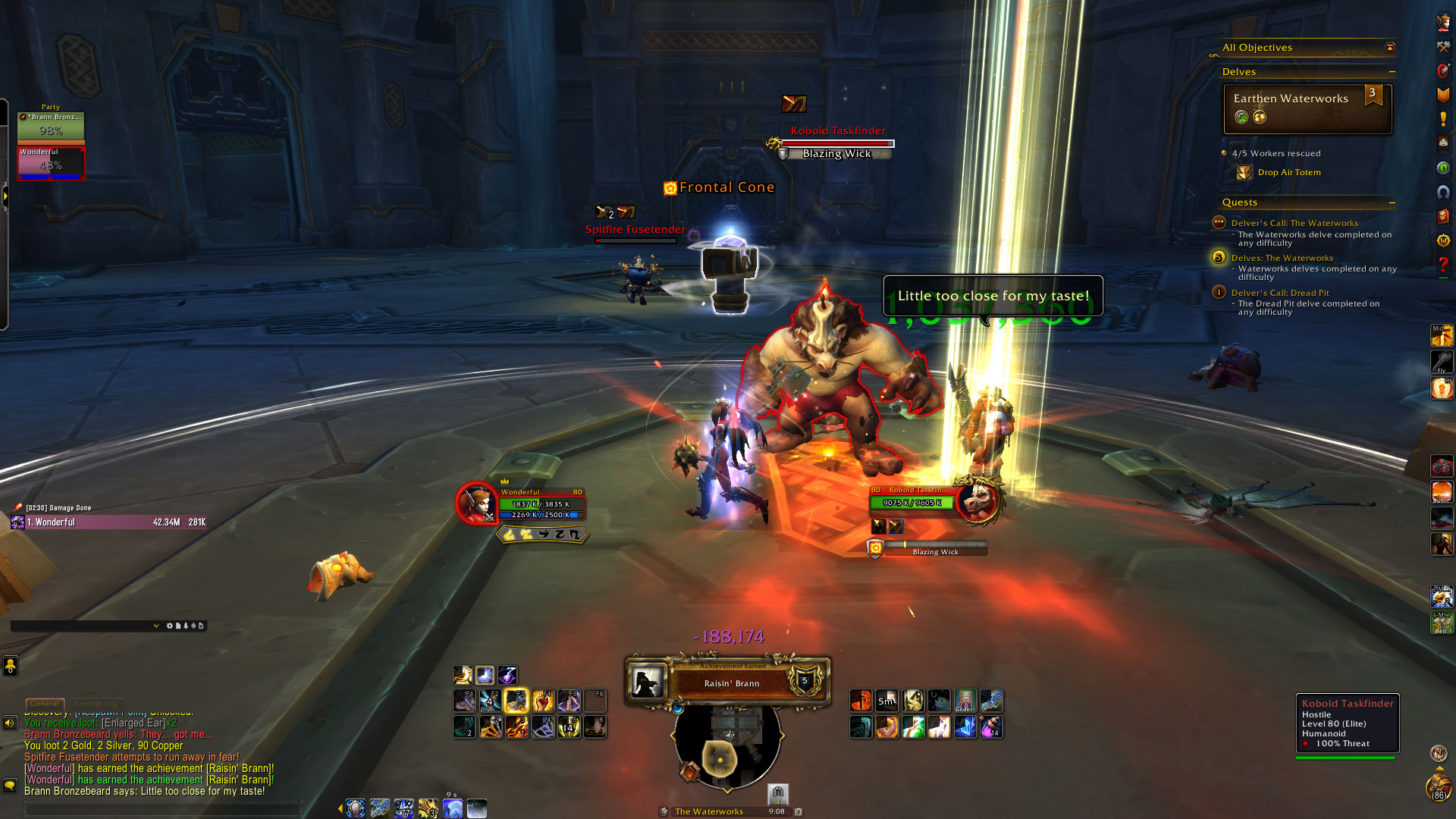This screenshot has width=1456, height=819.
Task: Select the Kobold Taskfinder target portrait
Action: (x=979, y=500)
